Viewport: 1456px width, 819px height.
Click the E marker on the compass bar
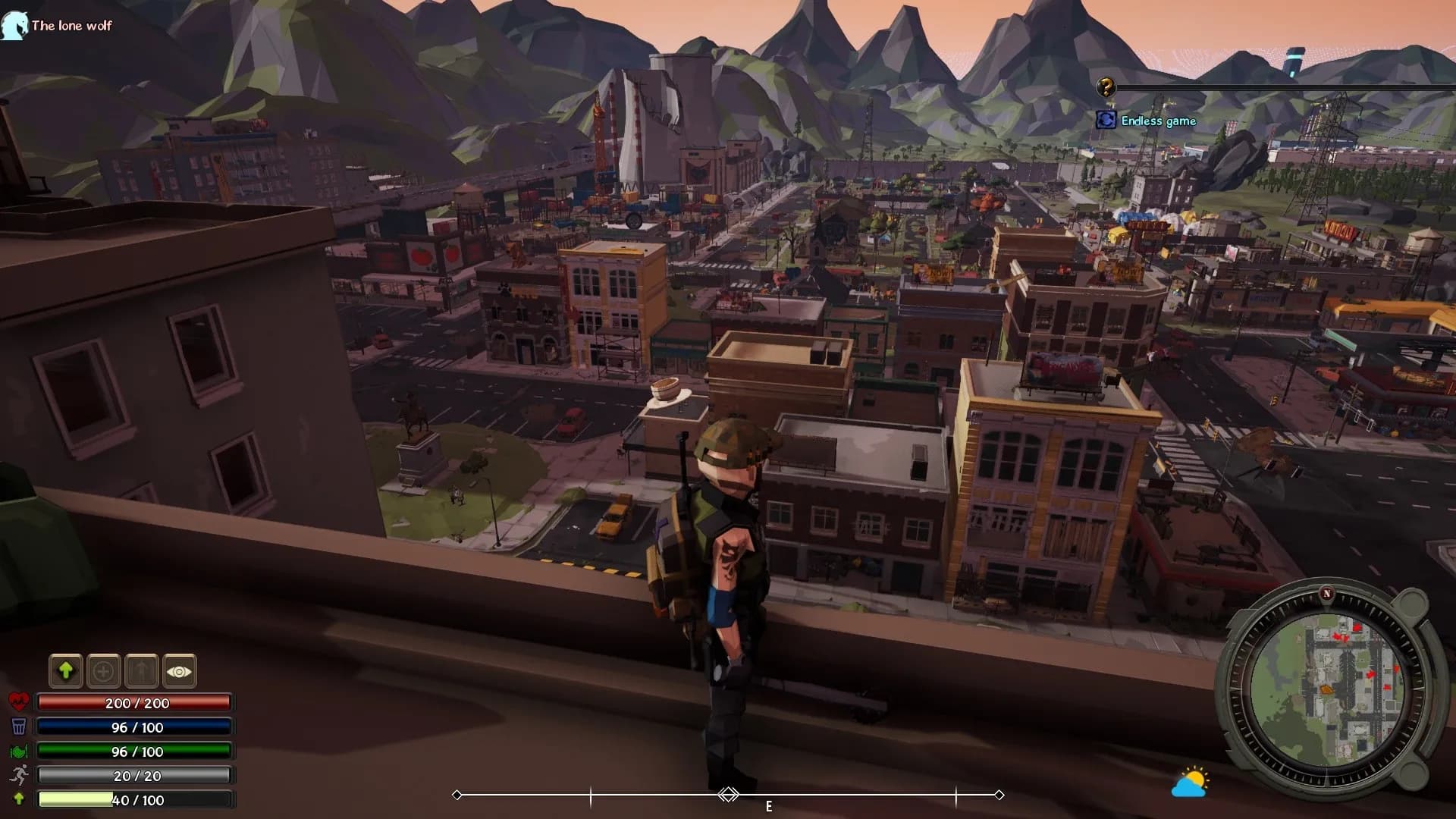[770, 807]
